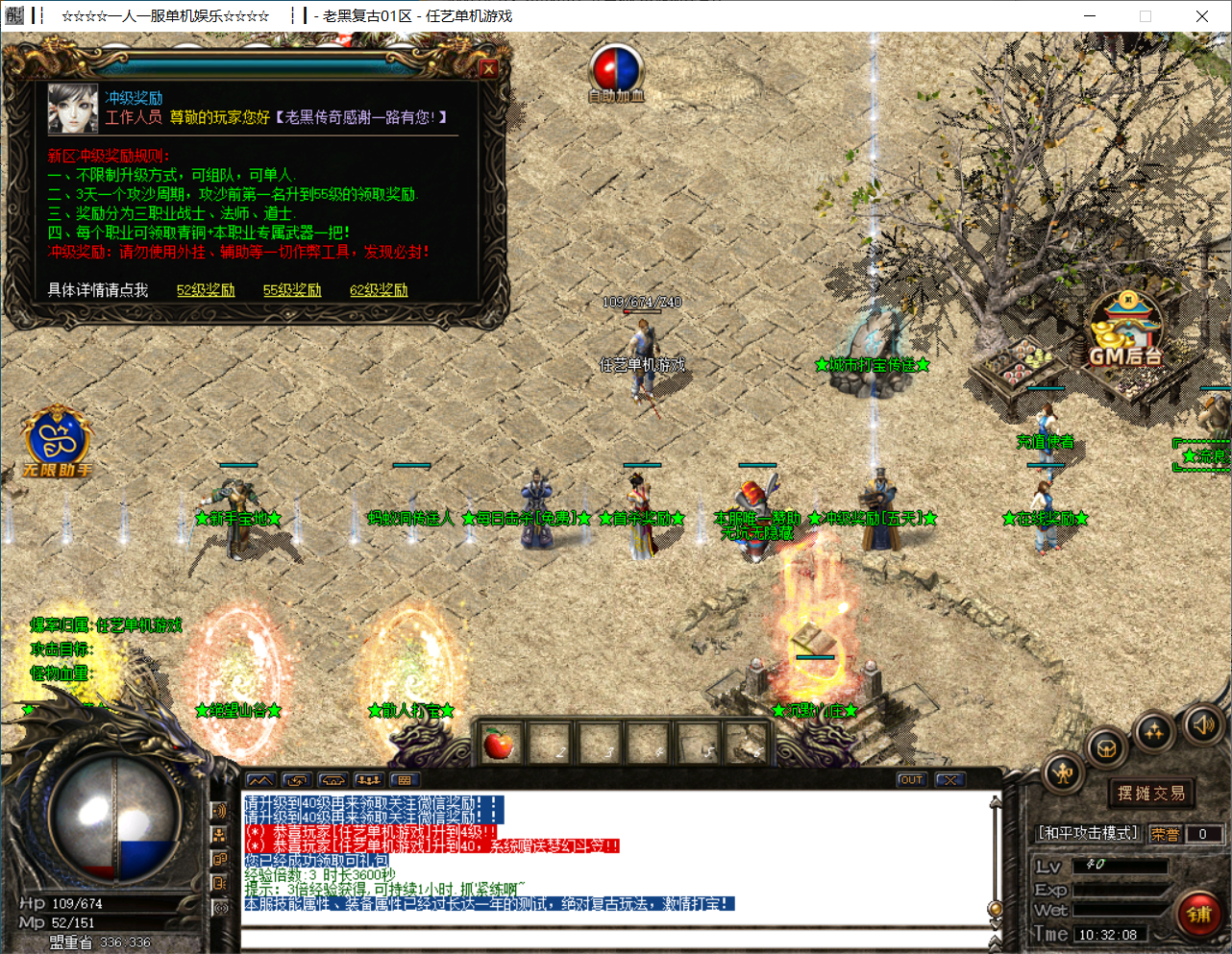1232x954 pixels.
Task: Toggle the speaker sound button
Action: [x=1202, y=725]
